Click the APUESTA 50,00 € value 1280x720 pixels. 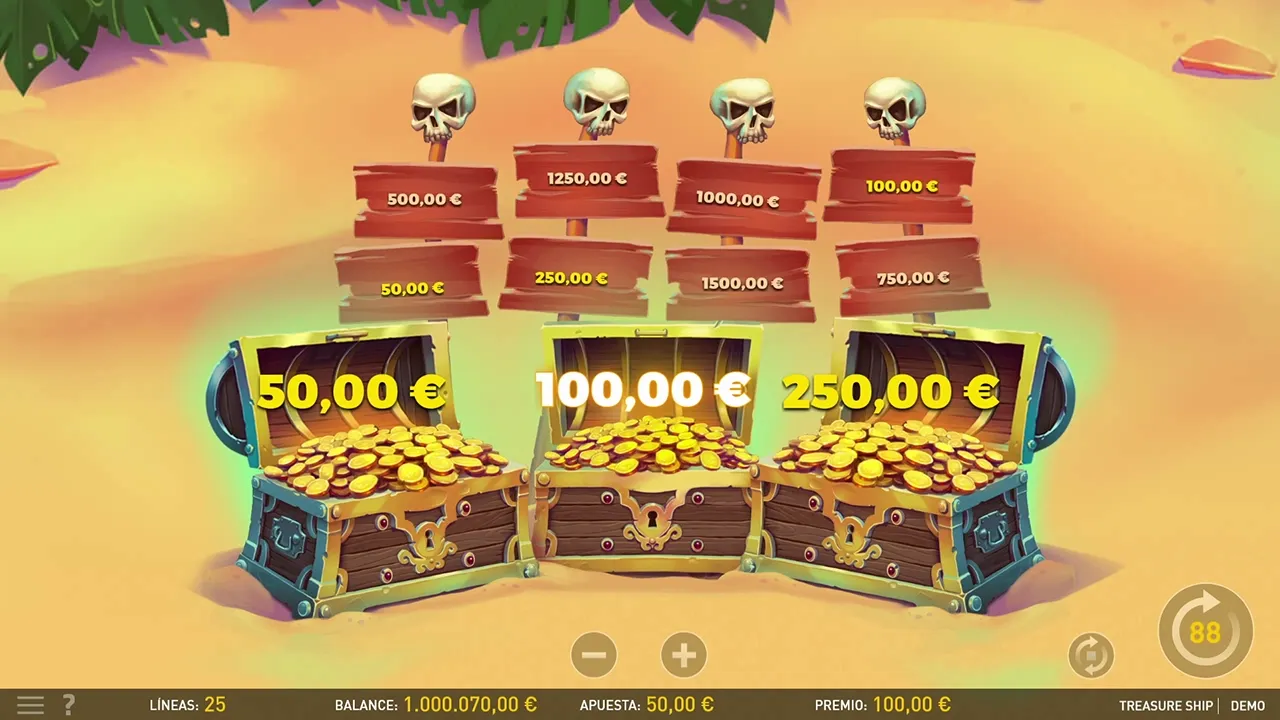click(x=679, y=704)
